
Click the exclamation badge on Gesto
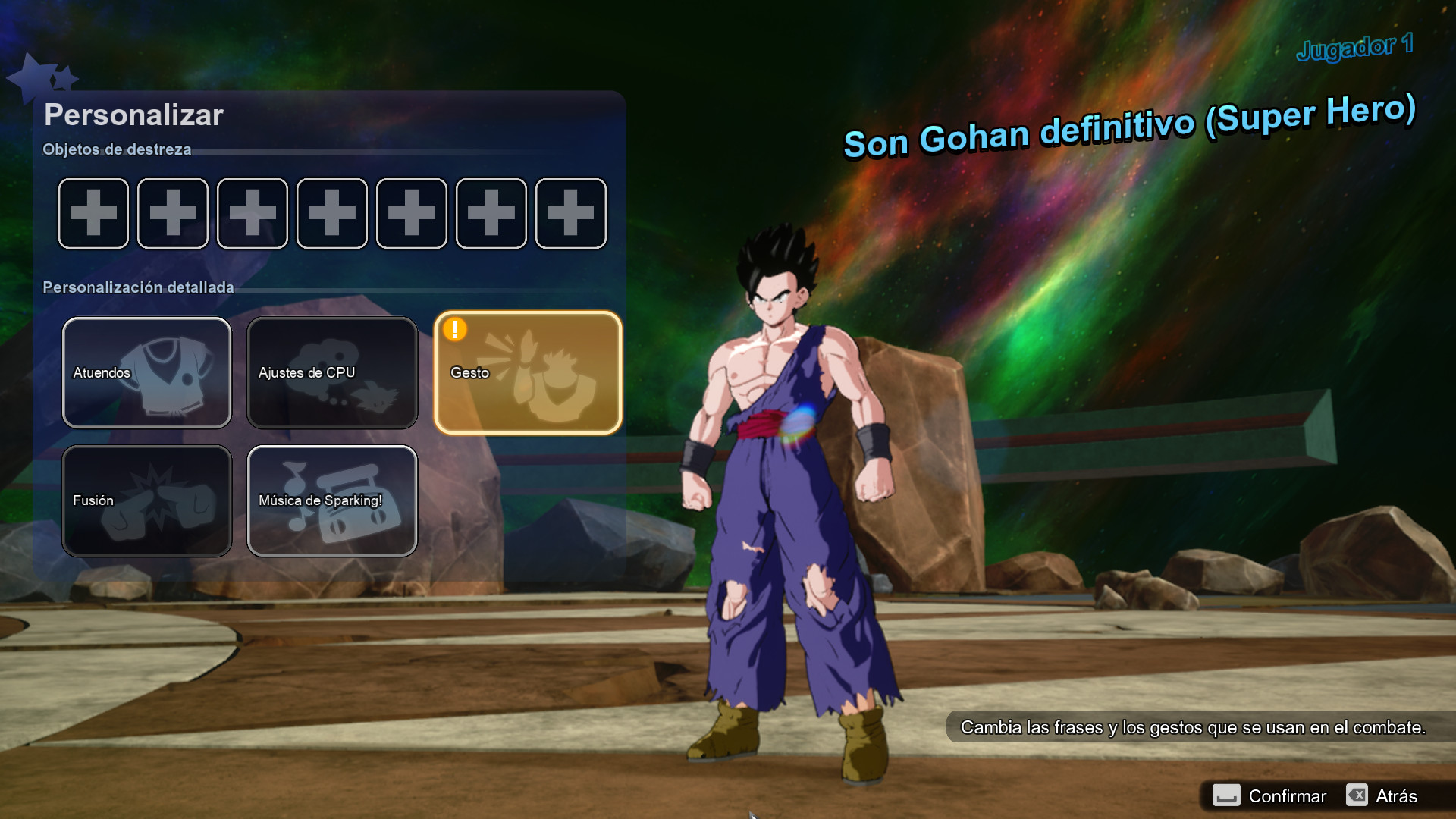point(454,330)
